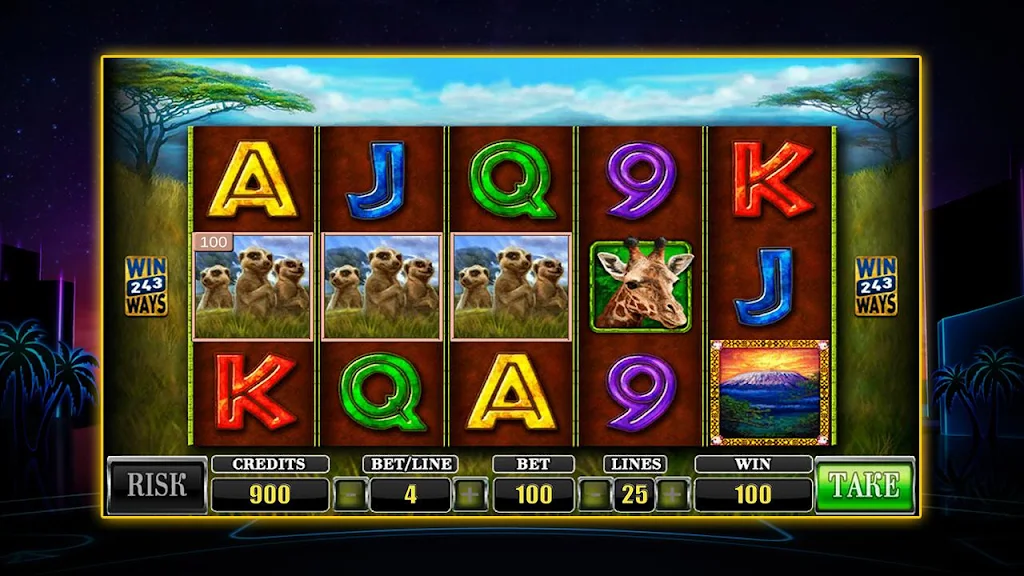The height and width of the screenshot is (576, 1024).
Task: Reduce the number of lines
Action: [592, 494]
